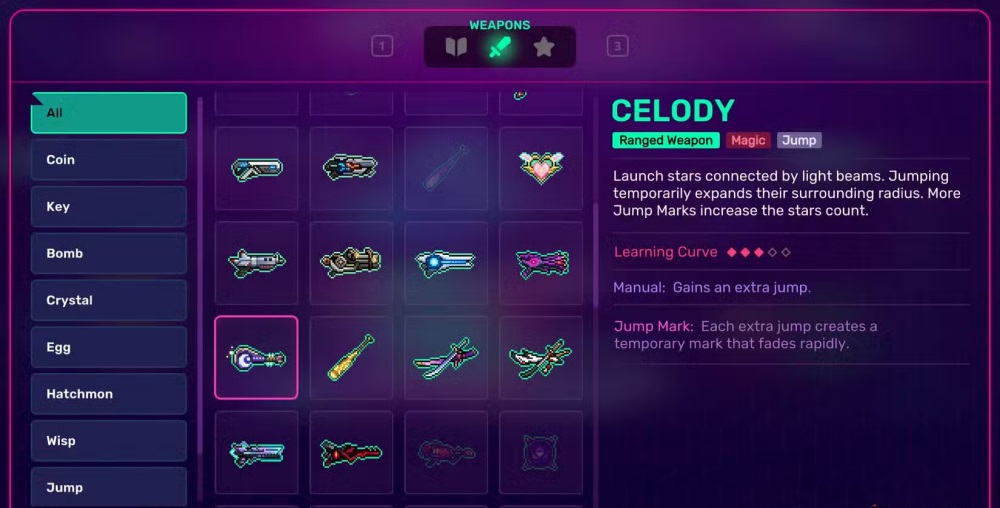Image resolution: width=1000 pixels, height=508 pixels.
Task: Select the Hatchmon category
Action: pyautogui.click(x=108, y=394)
